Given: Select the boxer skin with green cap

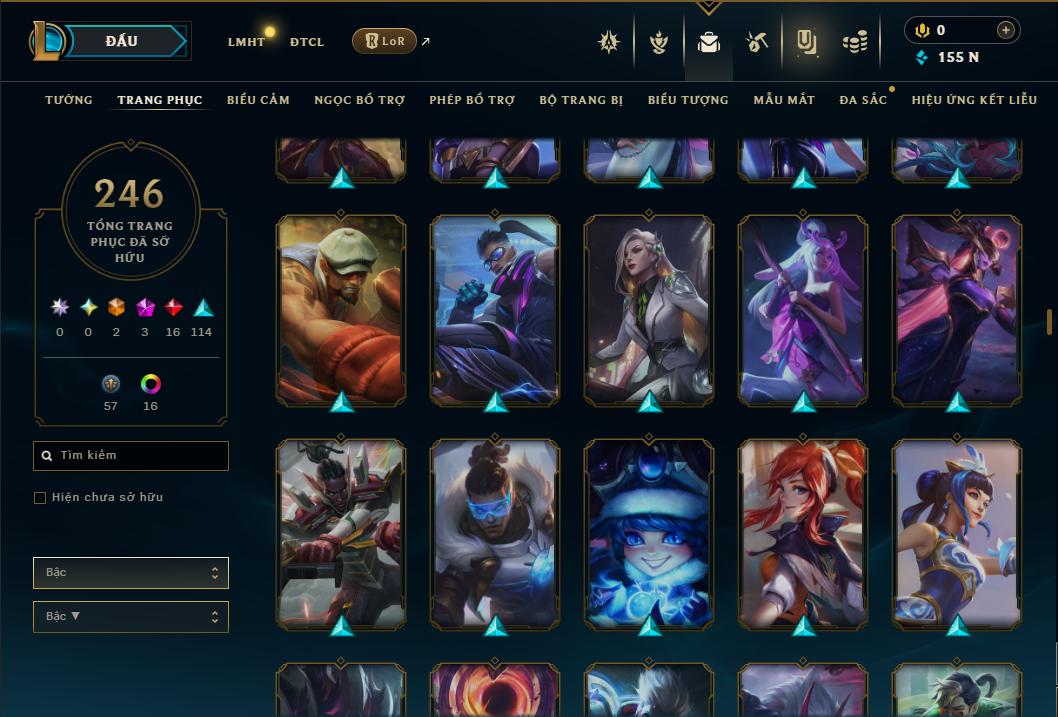Looking at the screenshot, I should tap(341, 310).
